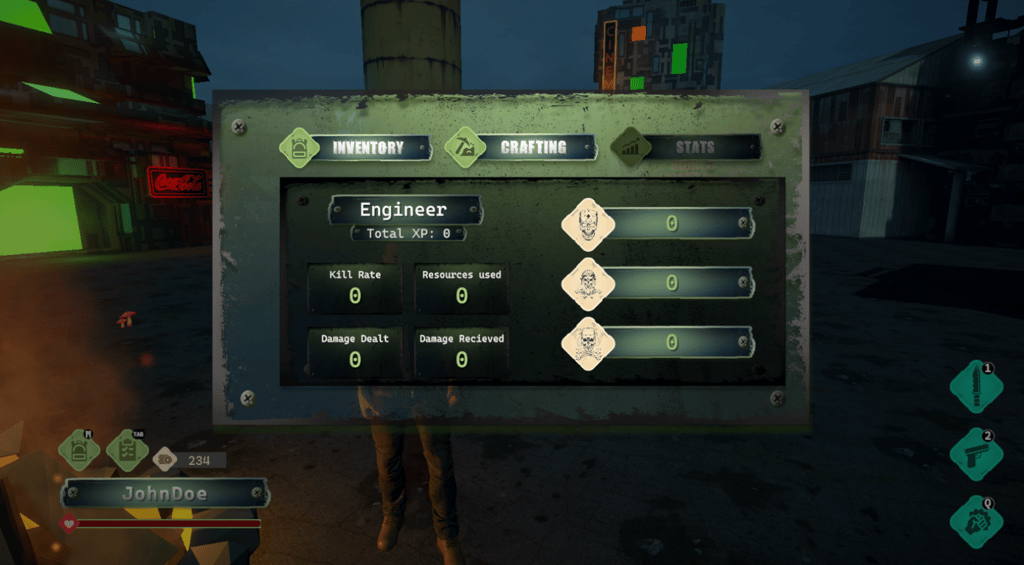Activate the fist ability icon
Screen dimensions: 1024x565
[976, 521]
